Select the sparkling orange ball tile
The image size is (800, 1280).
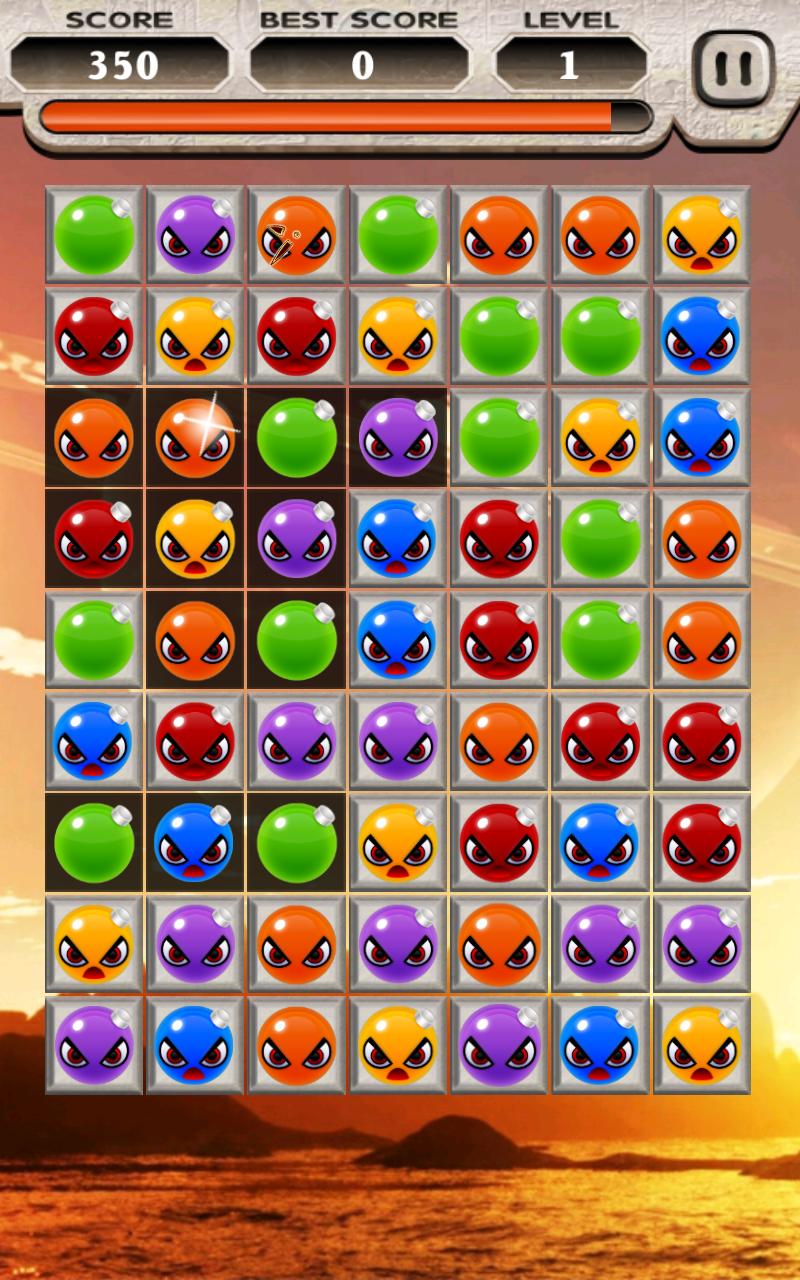click(195, 438)
